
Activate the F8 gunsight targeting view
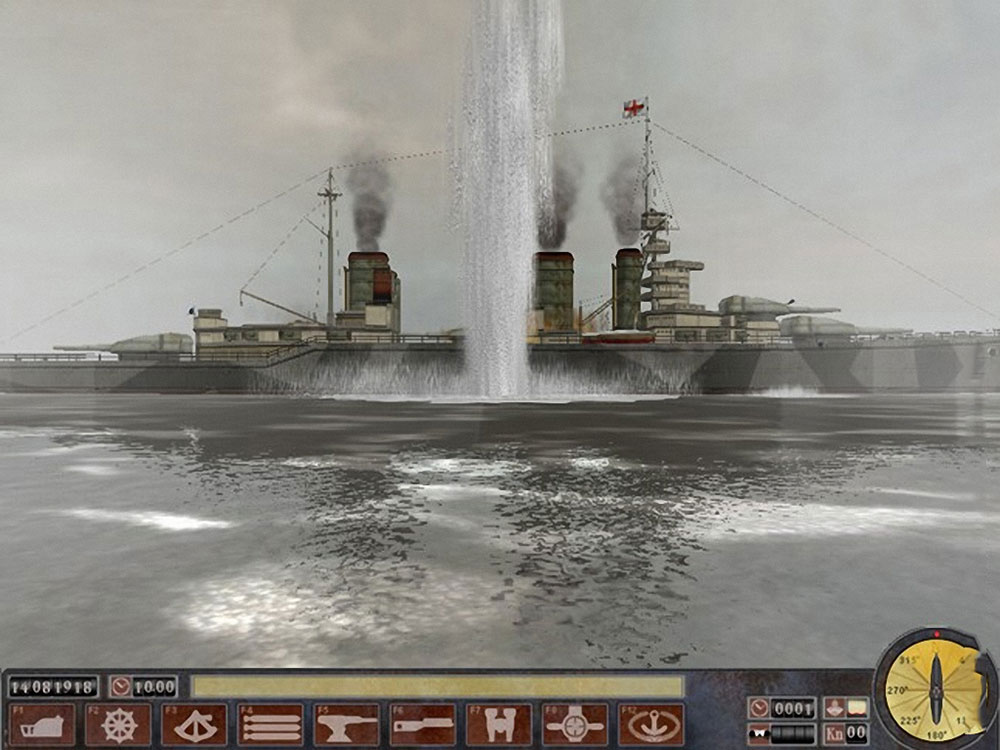pyautogui.click(x=574, y=724)
